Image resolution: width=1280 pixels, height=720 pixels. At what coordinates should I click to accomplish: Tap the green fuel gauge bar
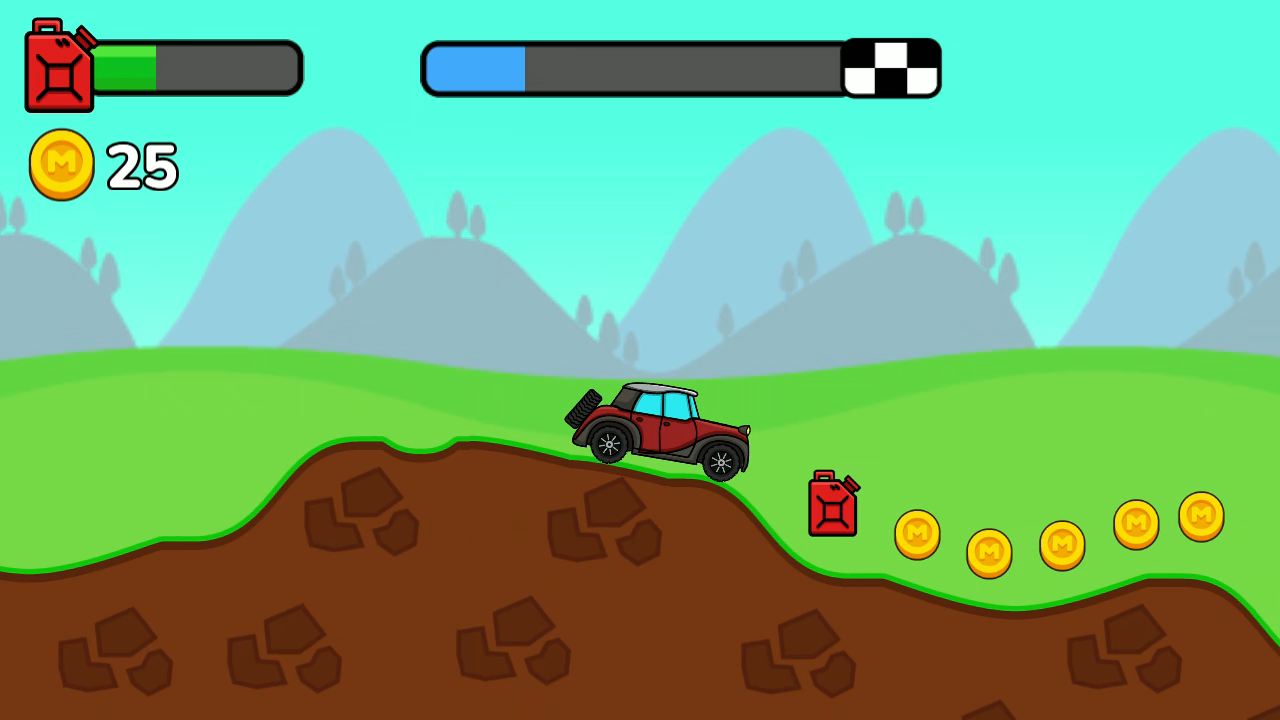pos(125,66)
